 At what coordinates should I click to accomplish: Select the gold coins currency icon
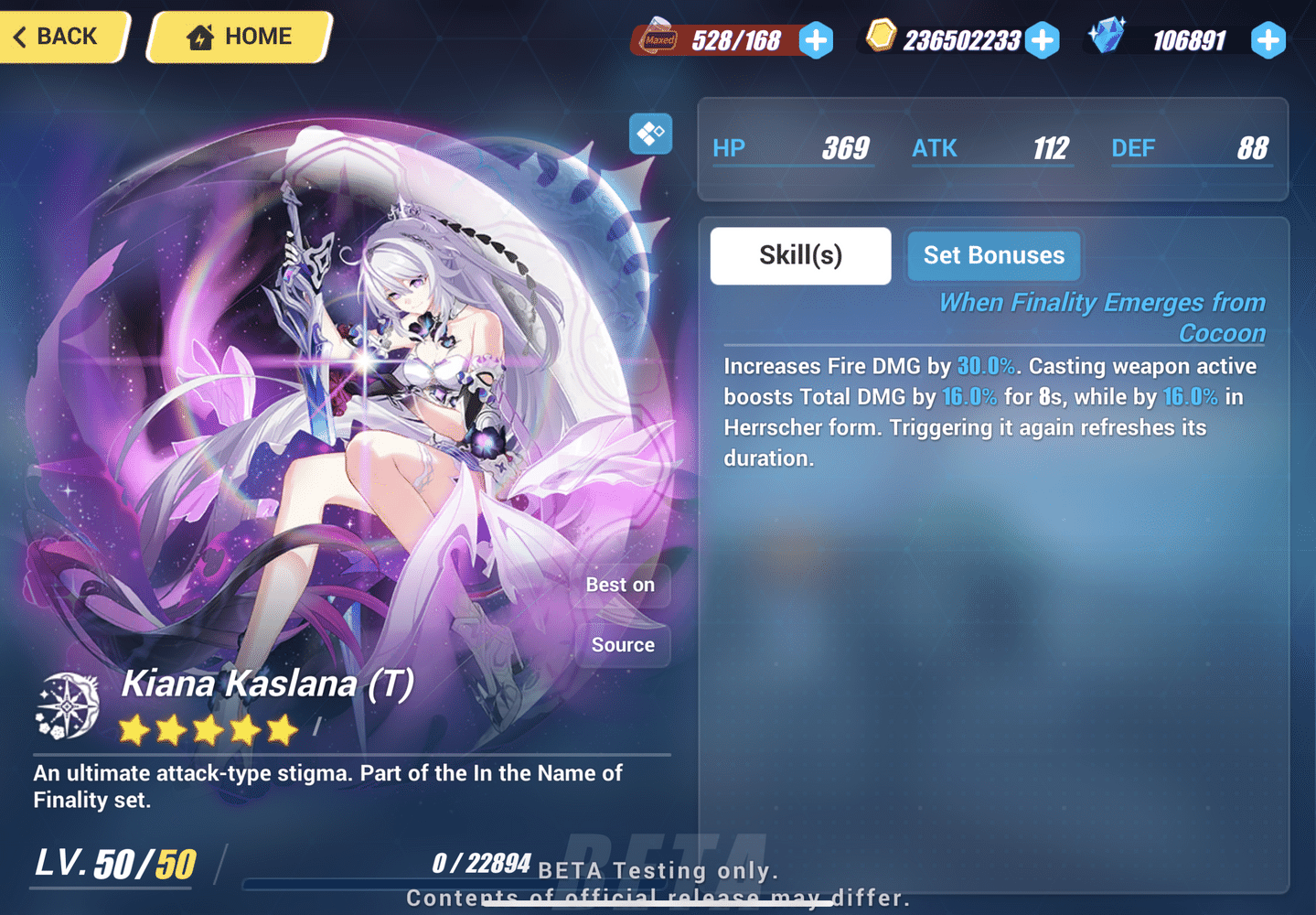881,37
